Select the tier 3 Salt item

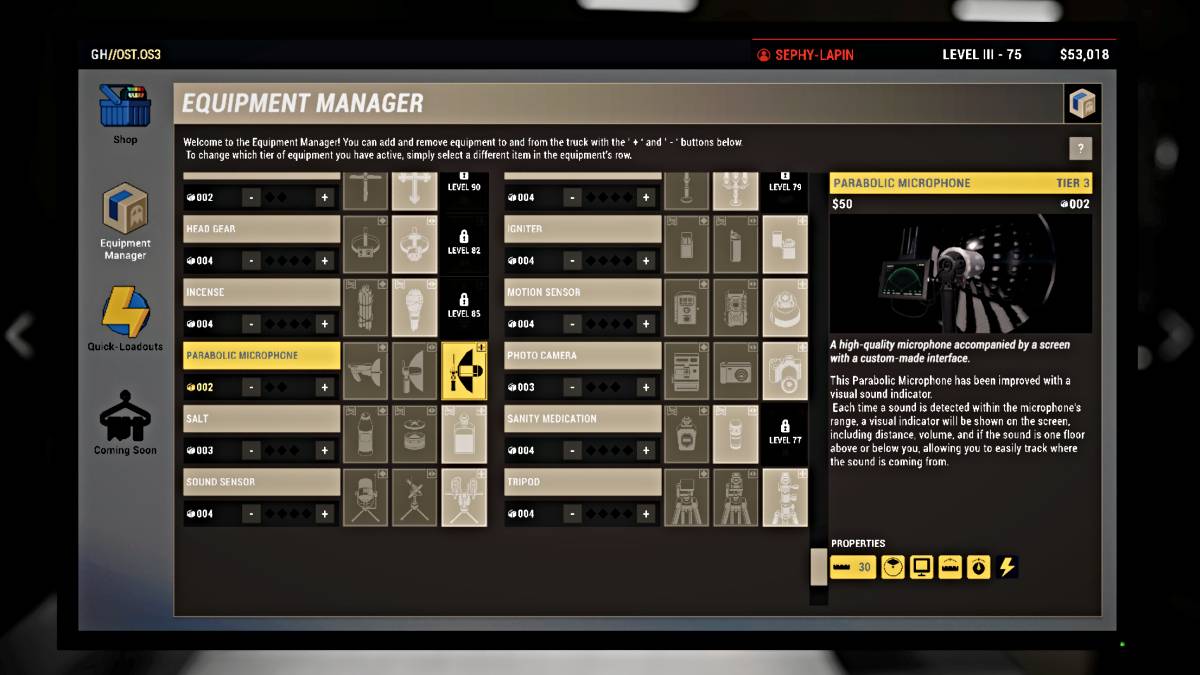[464, 434]
